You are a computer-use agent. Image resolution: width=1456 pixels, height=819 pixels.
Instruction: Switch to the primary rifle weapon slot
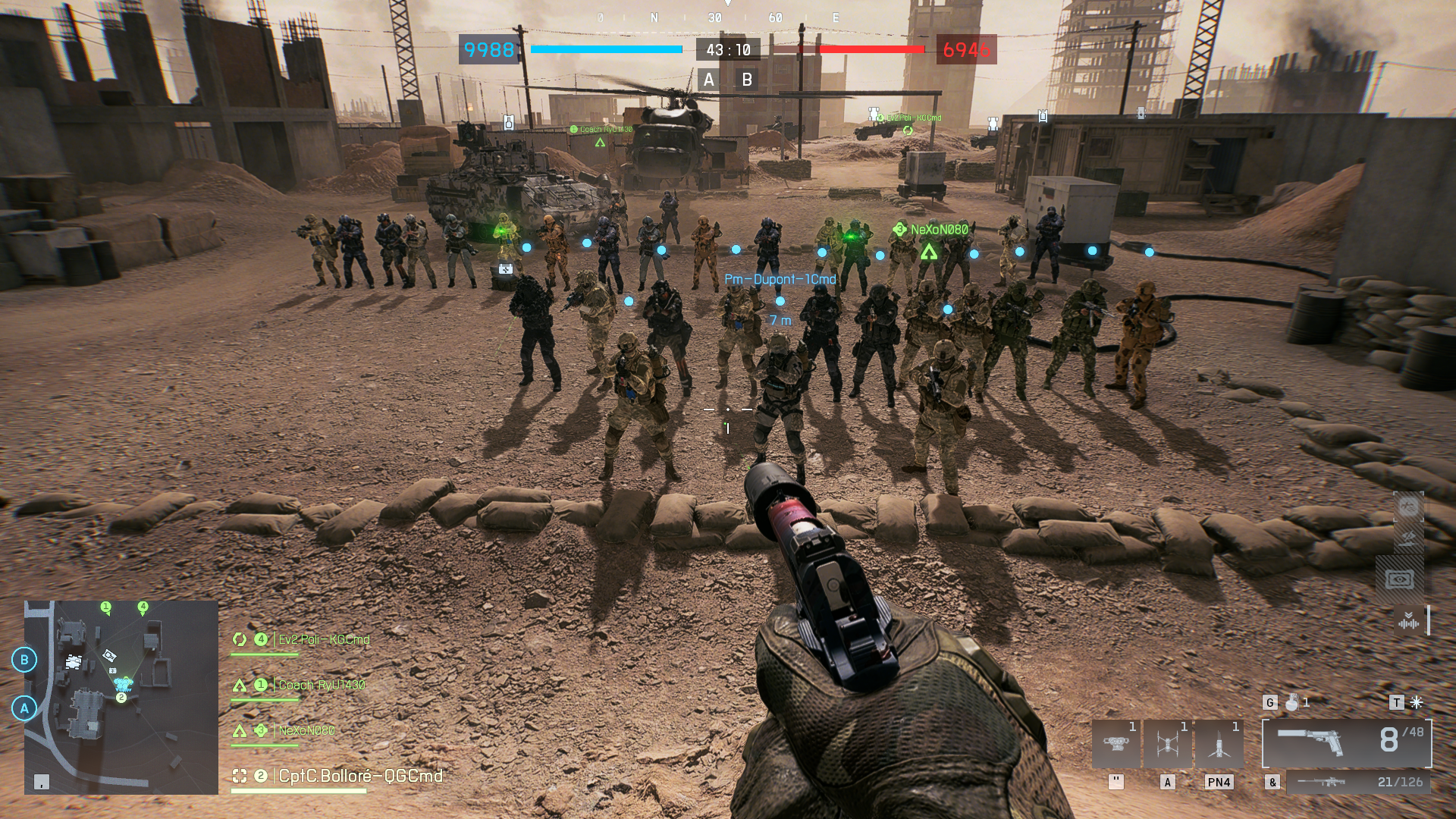(1357, 782)
